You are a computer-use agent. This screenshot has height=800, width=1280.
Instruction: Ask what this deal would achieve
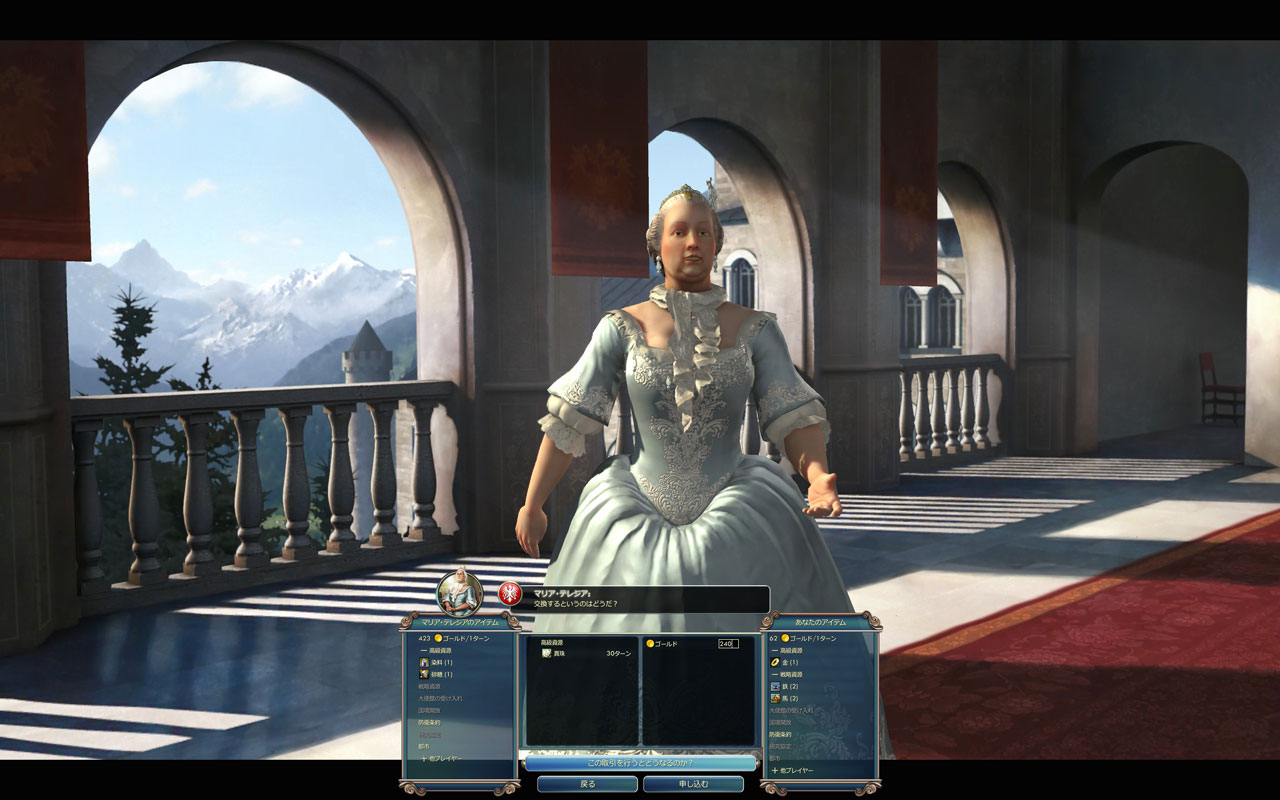640,763
